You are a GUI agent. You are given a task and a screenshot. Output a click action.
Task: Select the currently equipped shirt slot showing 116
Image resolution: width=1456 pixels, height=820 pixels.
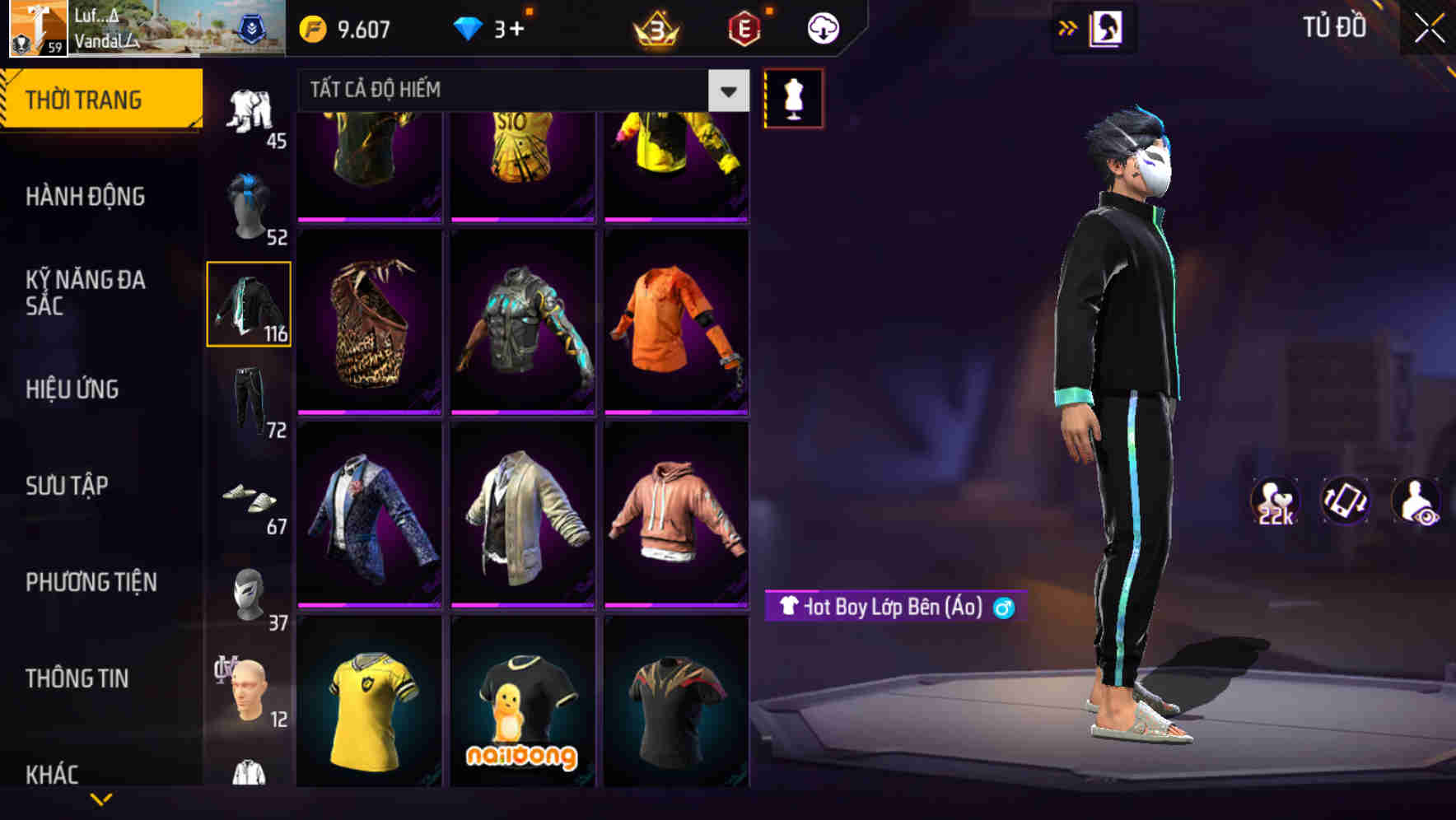pyautogui.click(x=249, y=305)
